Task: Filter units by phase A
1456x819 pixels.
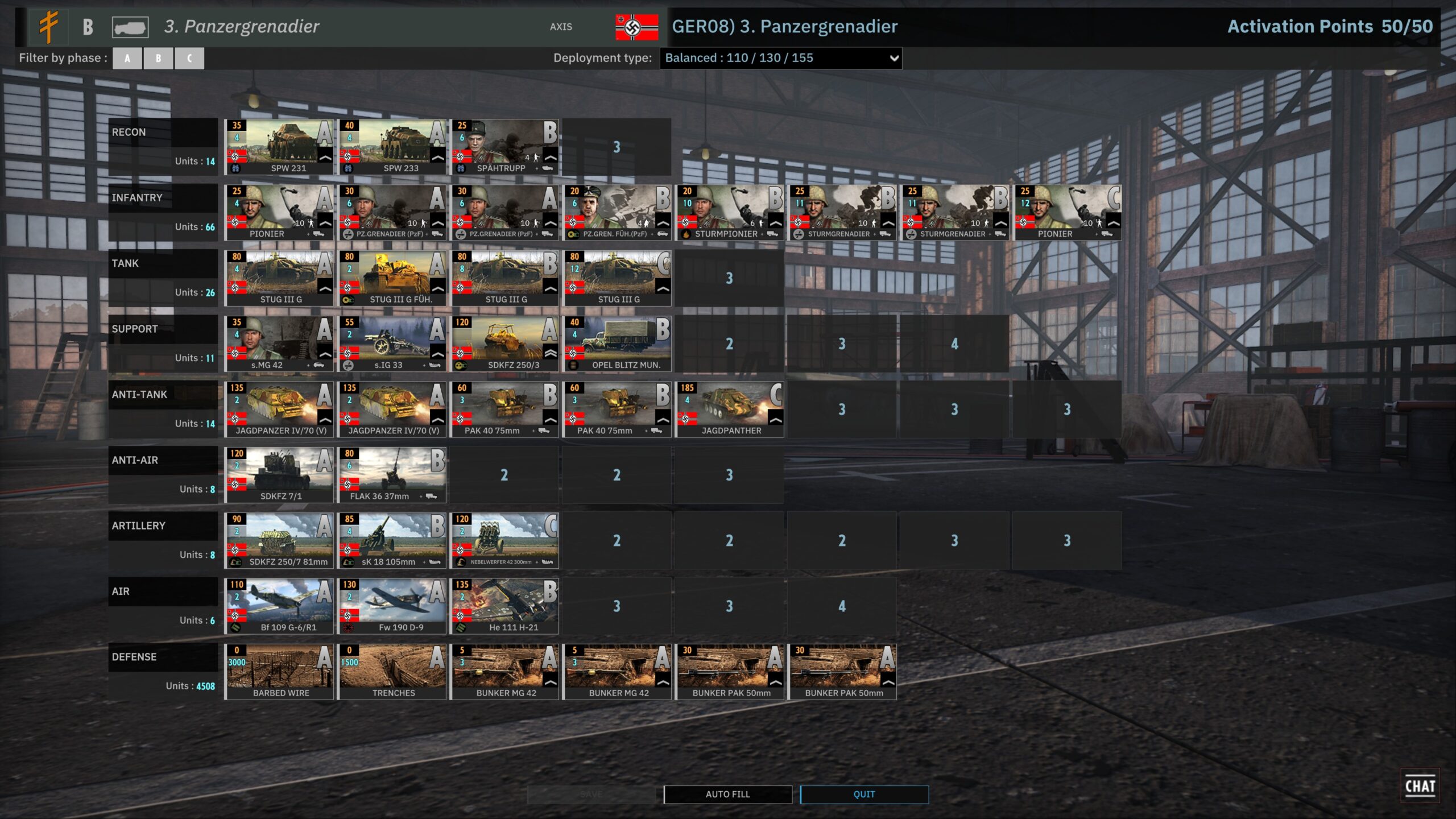Action: 127,58
